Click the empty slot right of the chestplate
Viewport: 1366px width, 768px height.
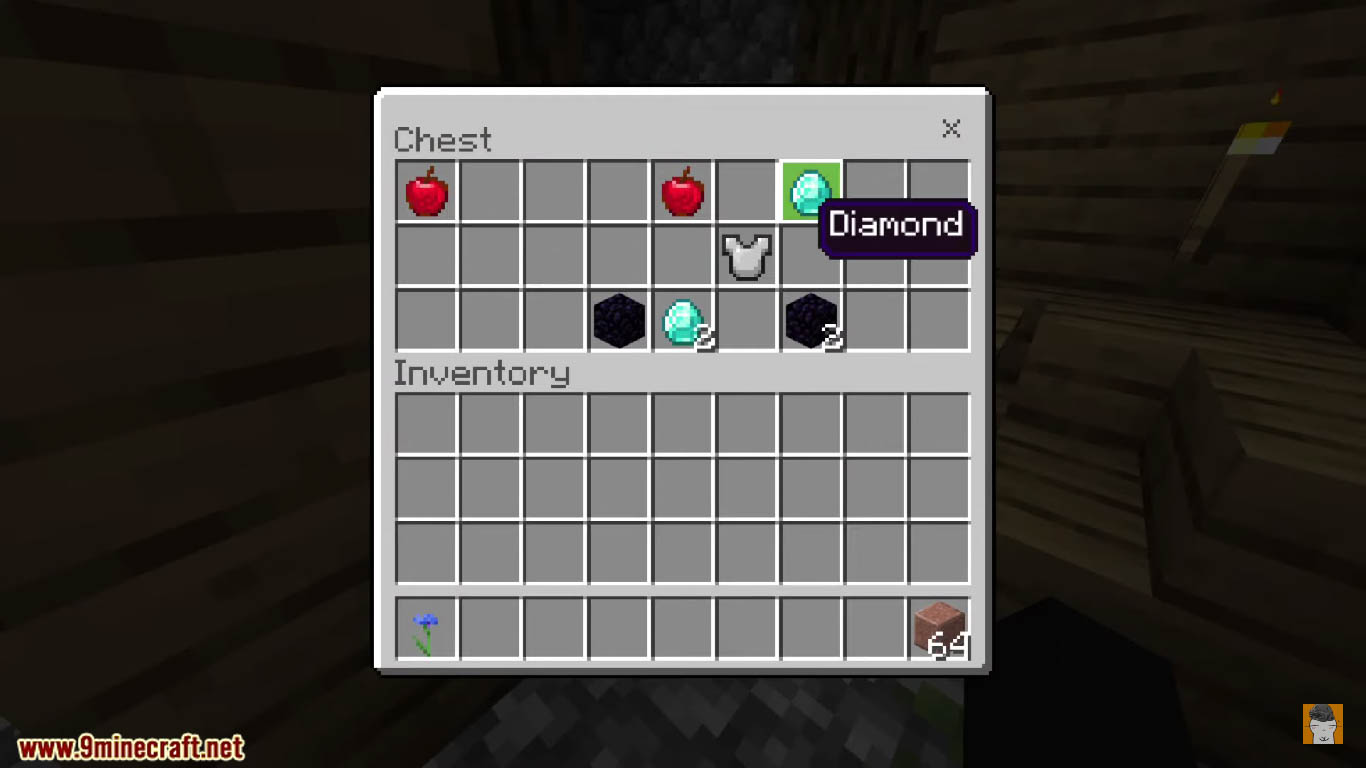point(810,257)
